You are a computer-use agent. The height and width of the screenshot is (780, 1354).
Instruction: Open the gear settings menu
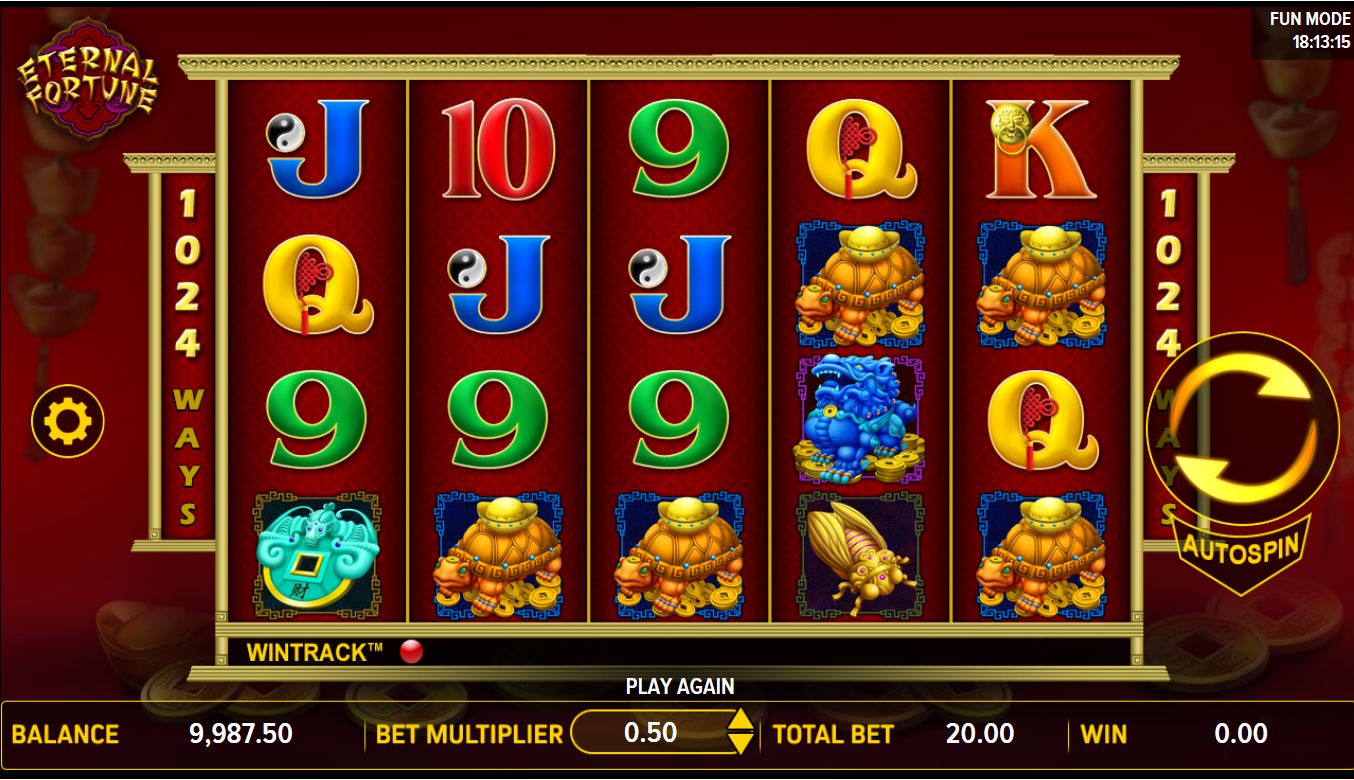[67, 423]
